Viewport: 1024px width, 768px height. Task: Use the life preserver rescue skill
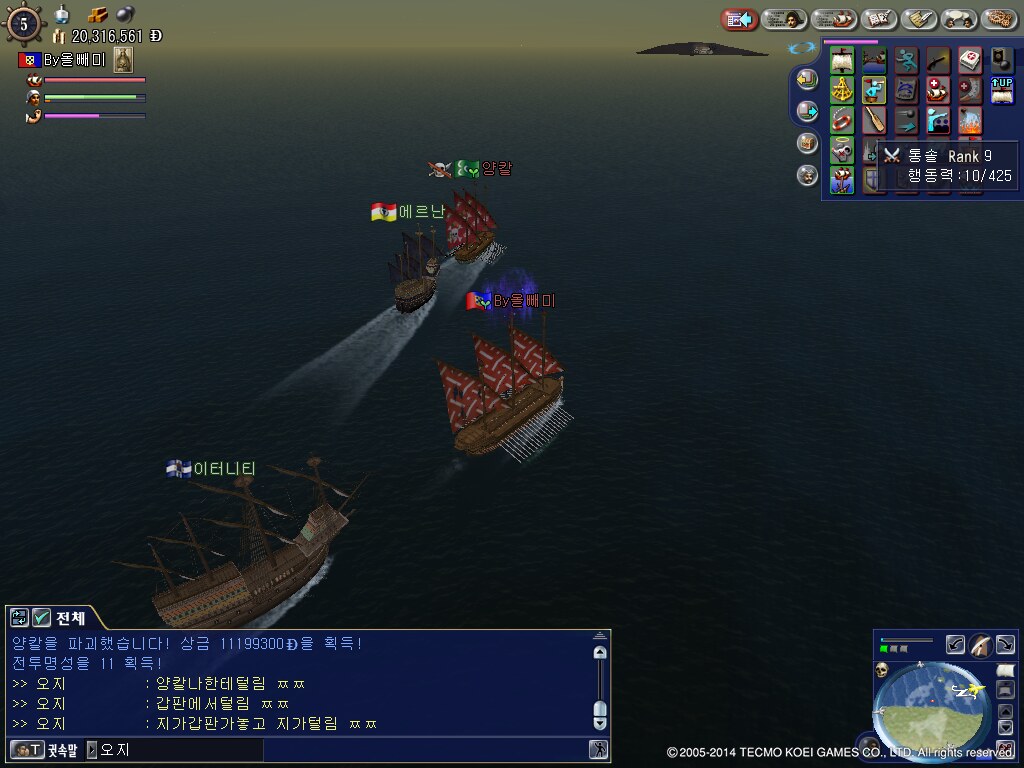[x=842, y=121]
